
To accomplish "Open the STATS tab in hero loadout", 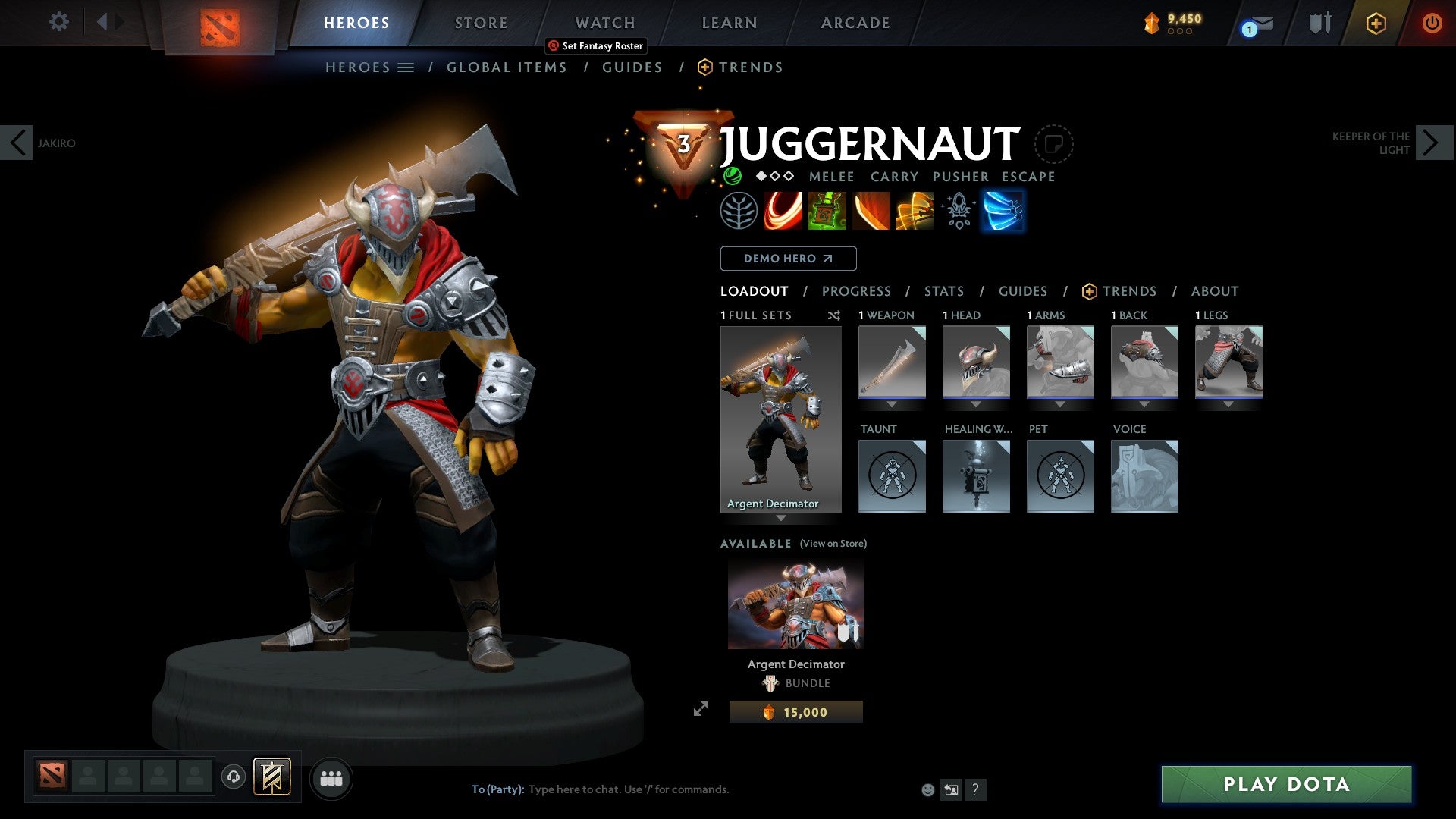I will click(x=943, y=290).
